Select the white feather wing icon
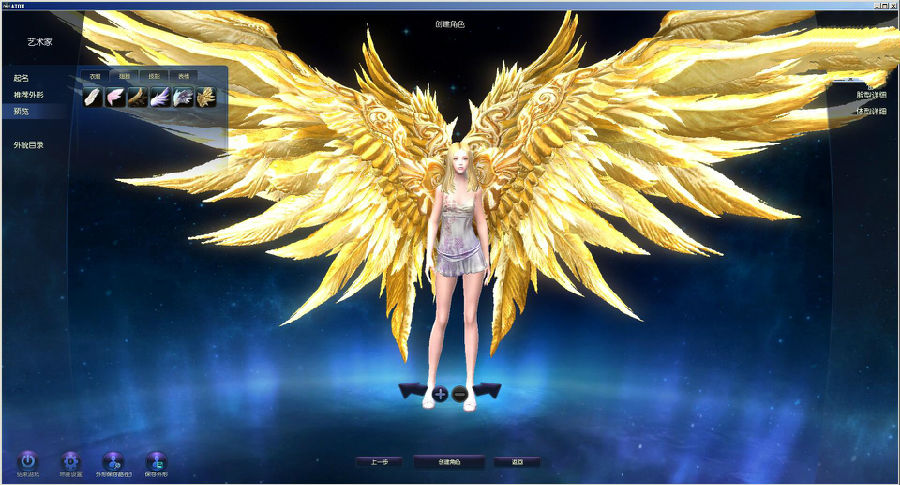The width and height of the screenshot is (900, 485). pyautogui.click(x=93, y=97)
